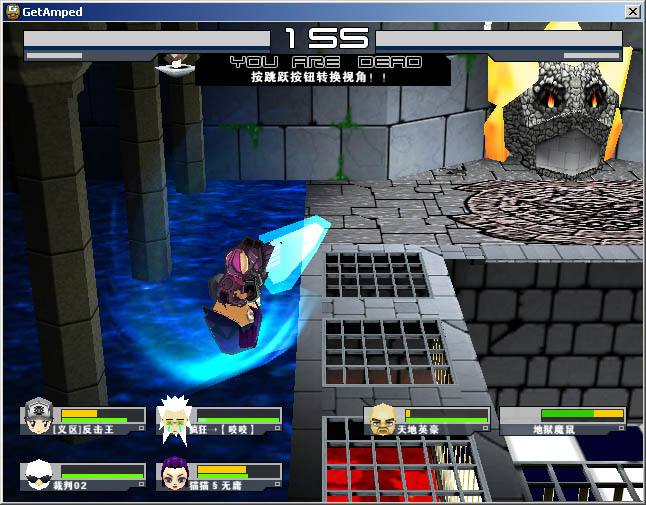Close the GetAmped window
Viewport: 646px width, 505px height.
pyautogui.click(x=632, y=11)
